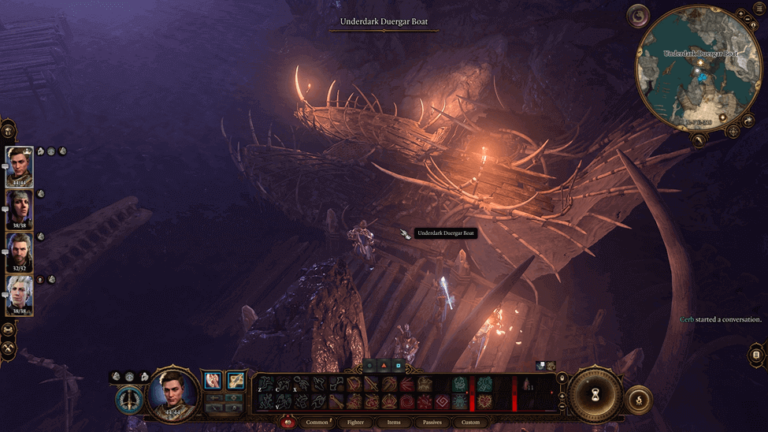The height and width of the screenshot is (432, 768).
Task: Select the white-haired party member portrait
Action: [19, 295]
